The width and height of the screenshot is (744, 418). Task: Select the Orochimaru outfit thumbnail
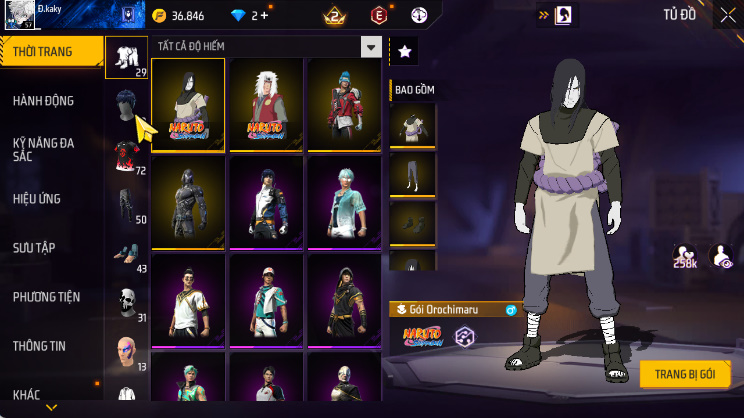coord(188,104)
